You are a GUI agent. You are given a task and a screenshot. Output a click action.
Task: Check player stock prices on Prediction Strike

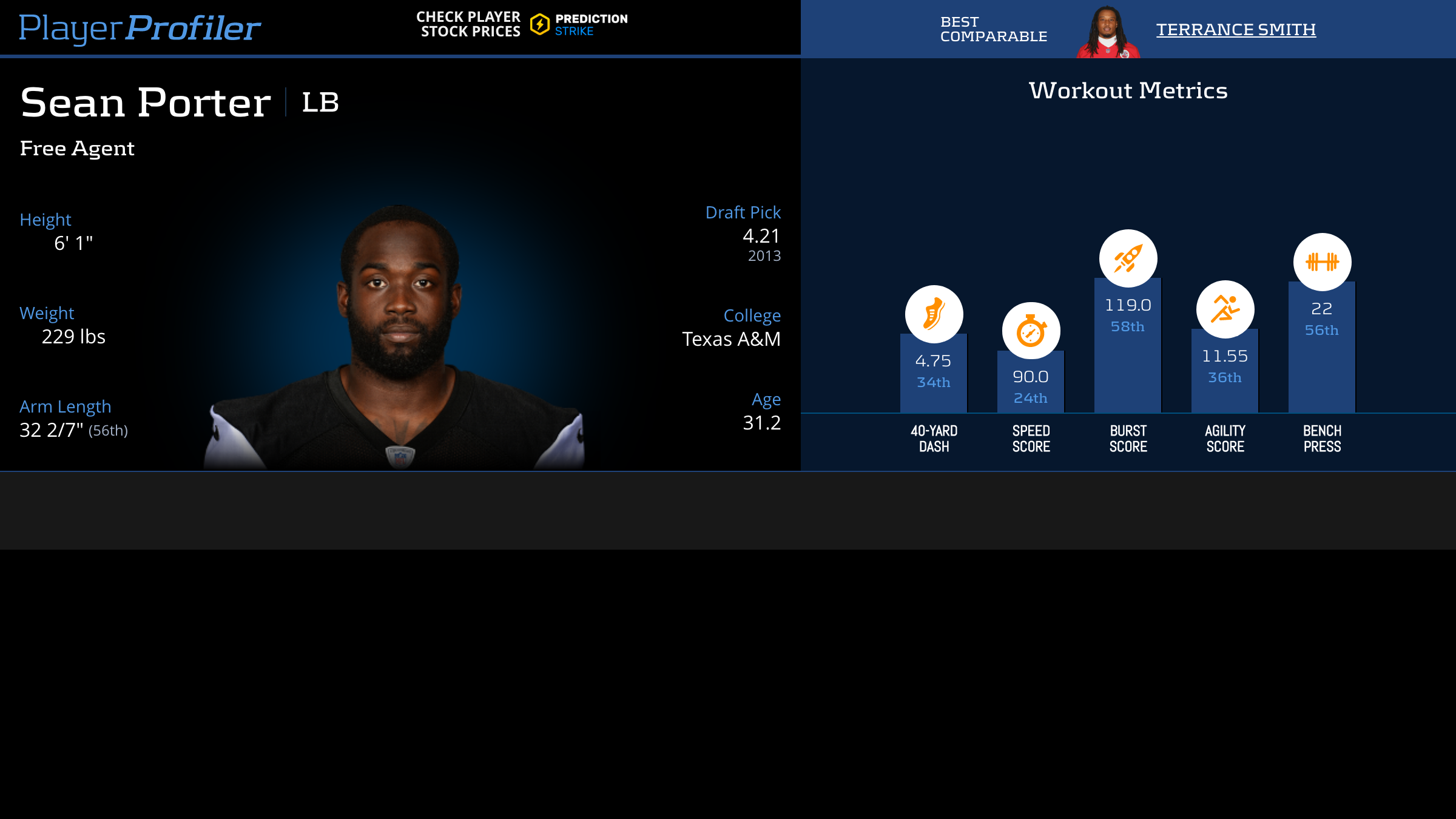click(x=522, y=24)
